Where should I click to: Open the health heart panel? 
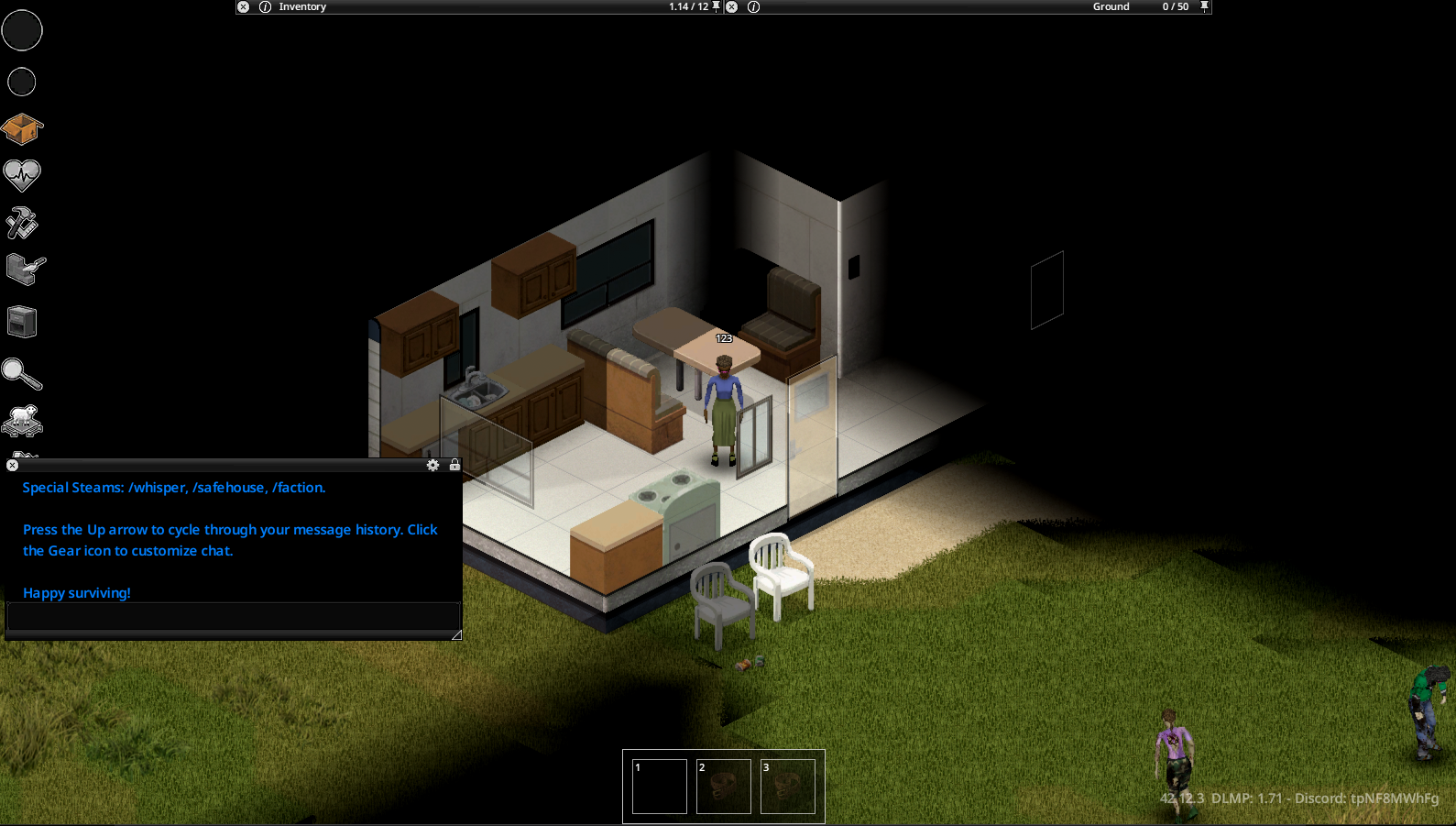22,174
